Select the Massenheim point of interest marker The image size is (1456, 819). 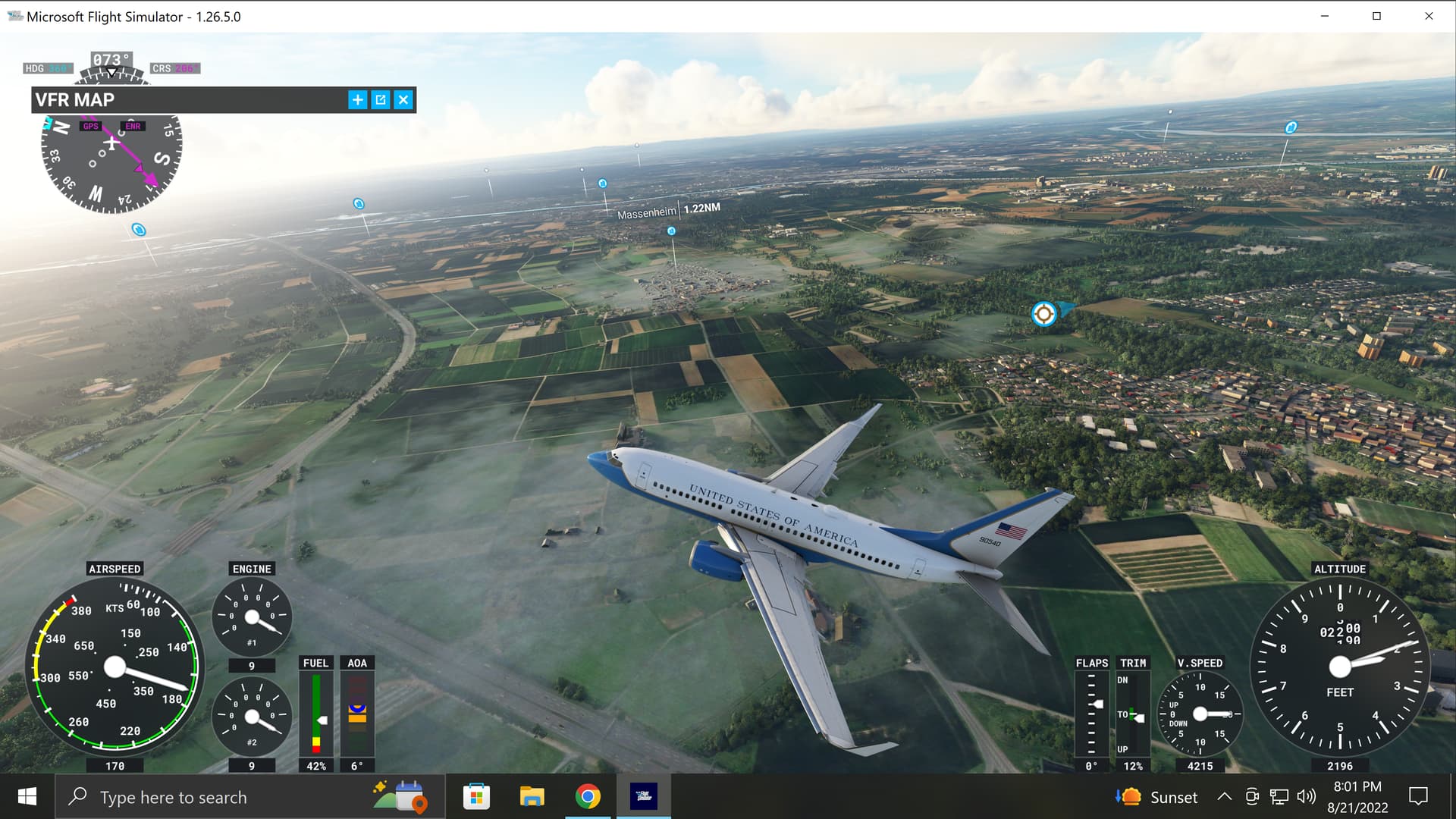click(671, 233)
